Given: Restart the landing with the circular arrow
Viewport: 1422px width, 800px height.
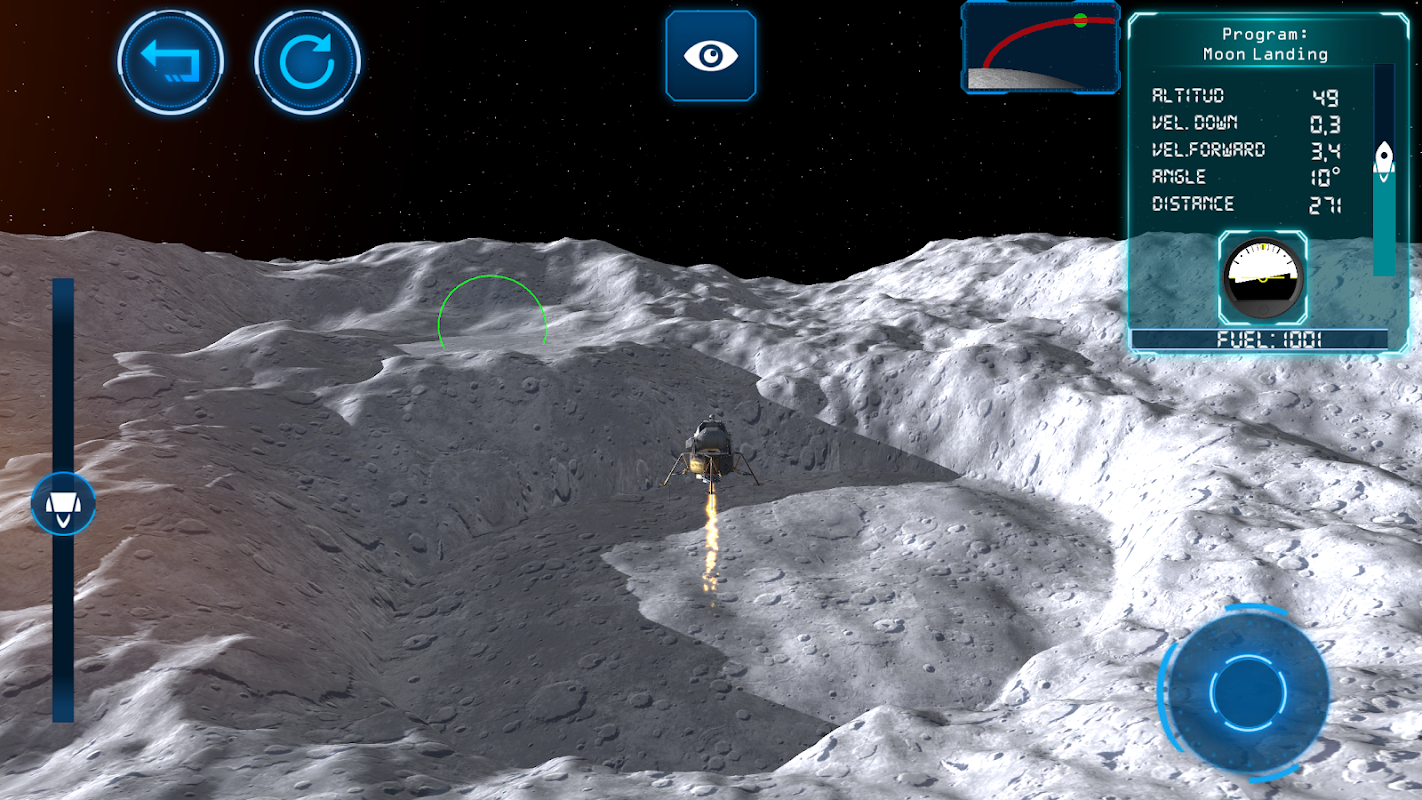Looking at the screenshot, I should tap(307, 62).
